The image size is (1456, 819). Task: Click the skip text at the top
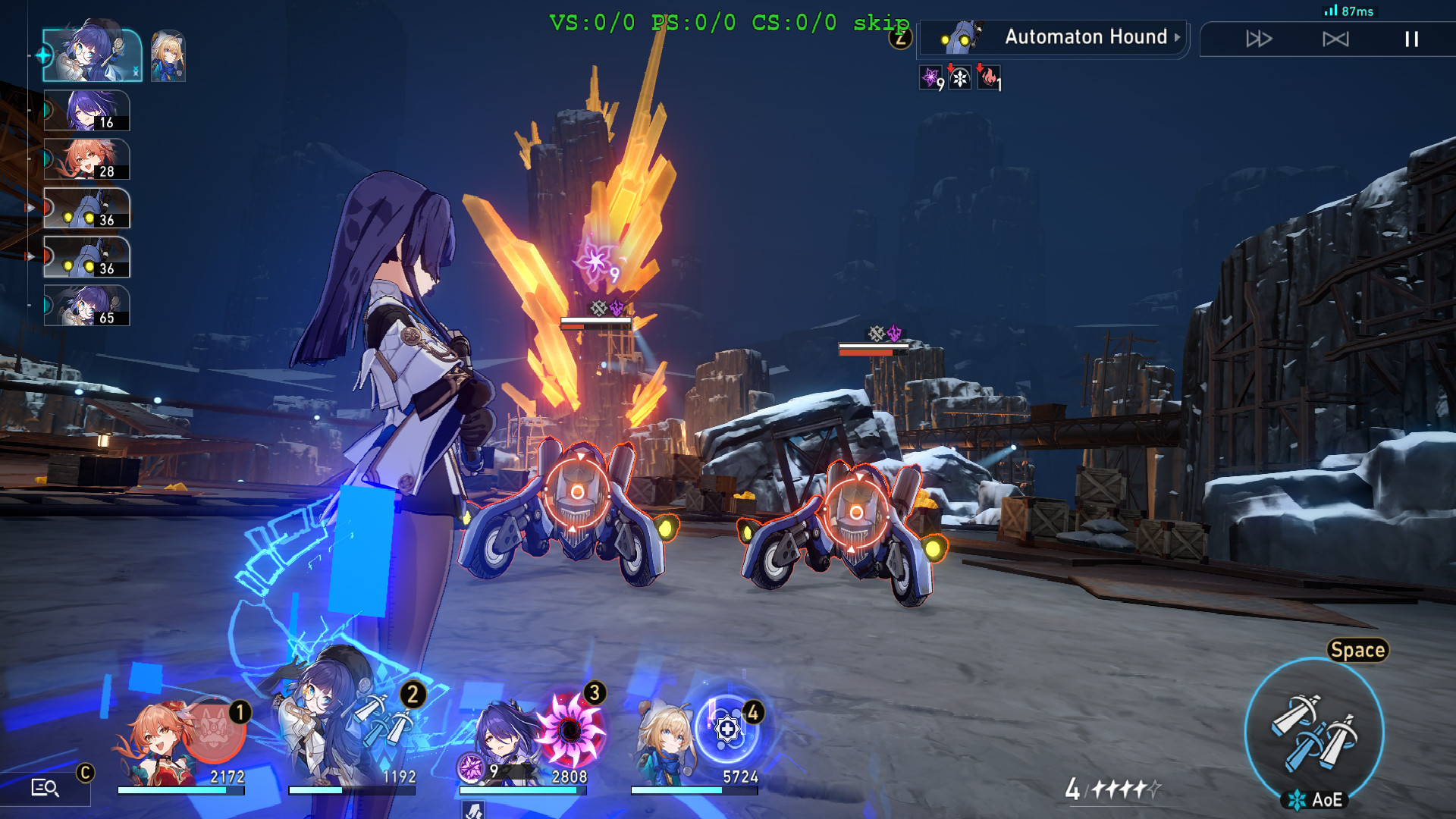881,23
